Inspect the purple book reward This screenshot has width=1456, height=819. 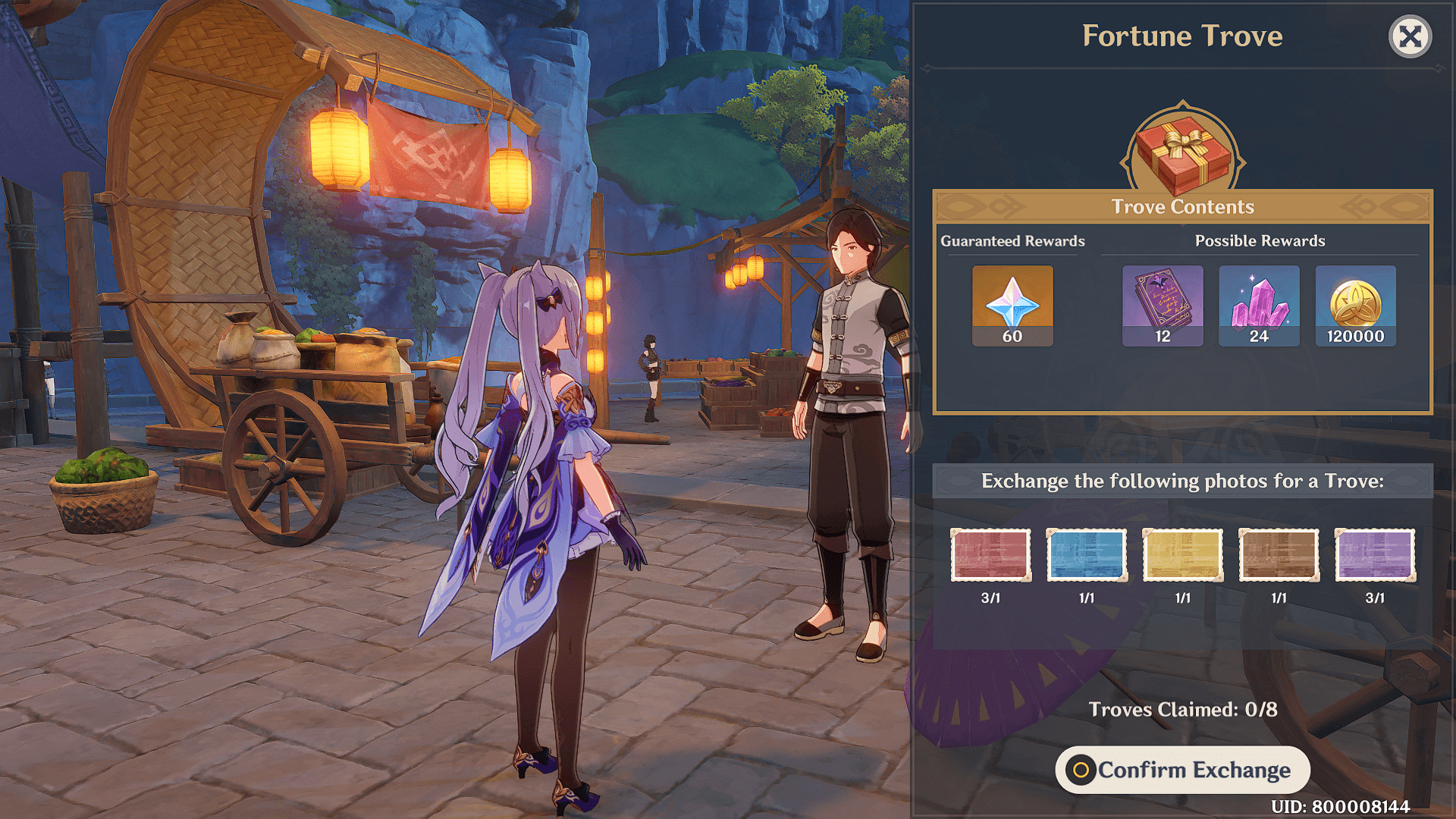1163,305
